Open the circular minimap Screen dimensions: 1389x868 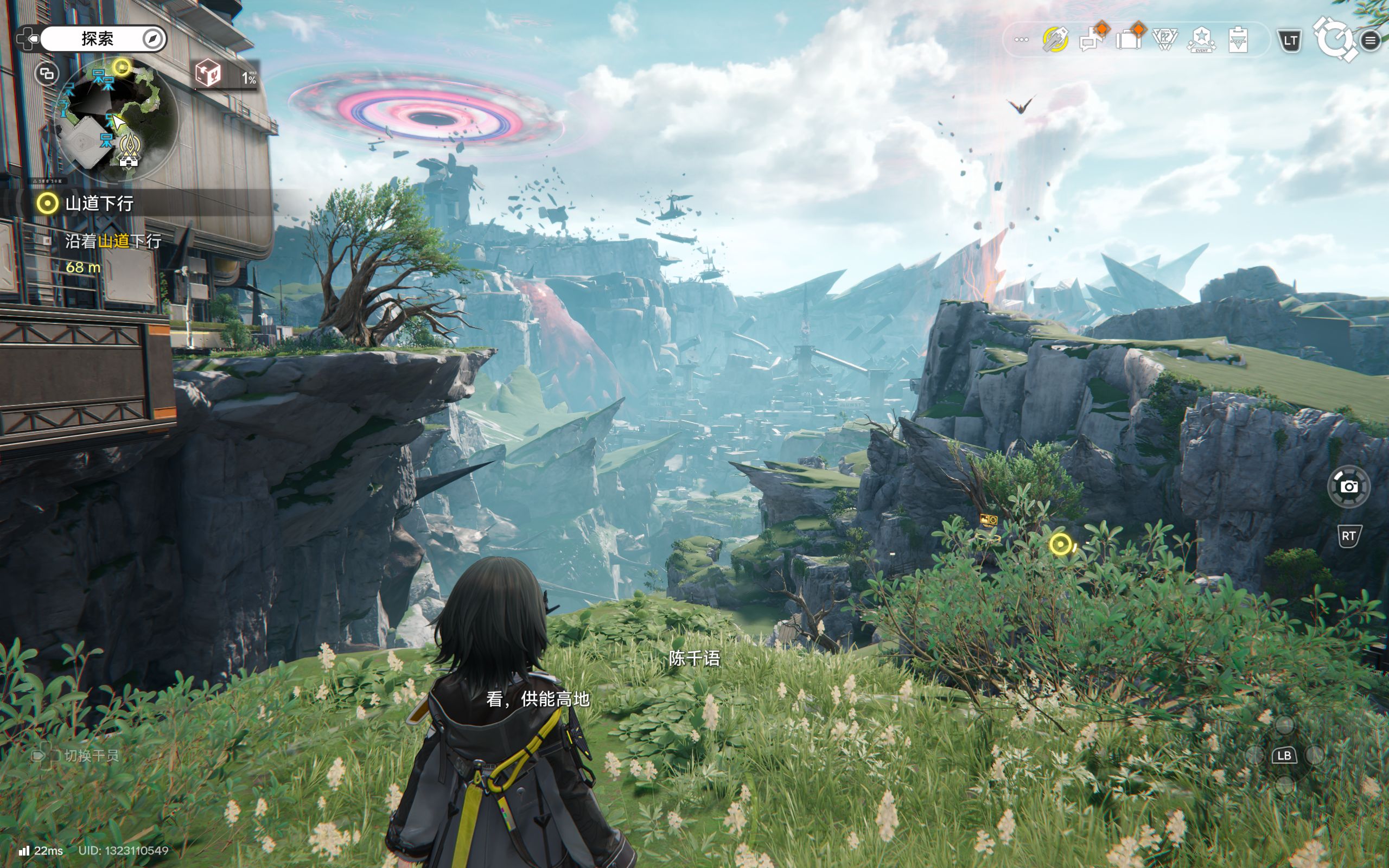point(116,119)
